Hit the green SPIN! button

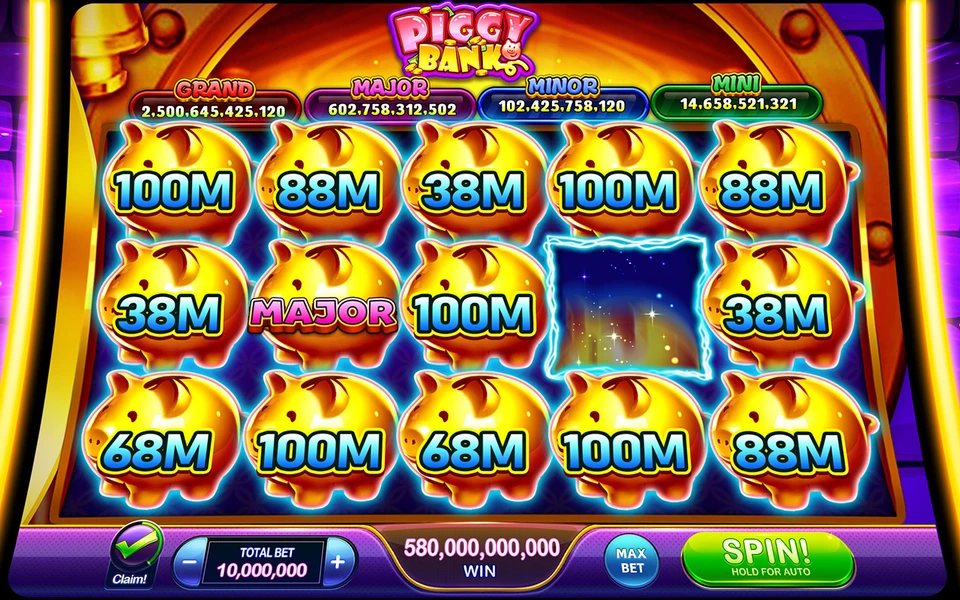(x=767, y=557)
